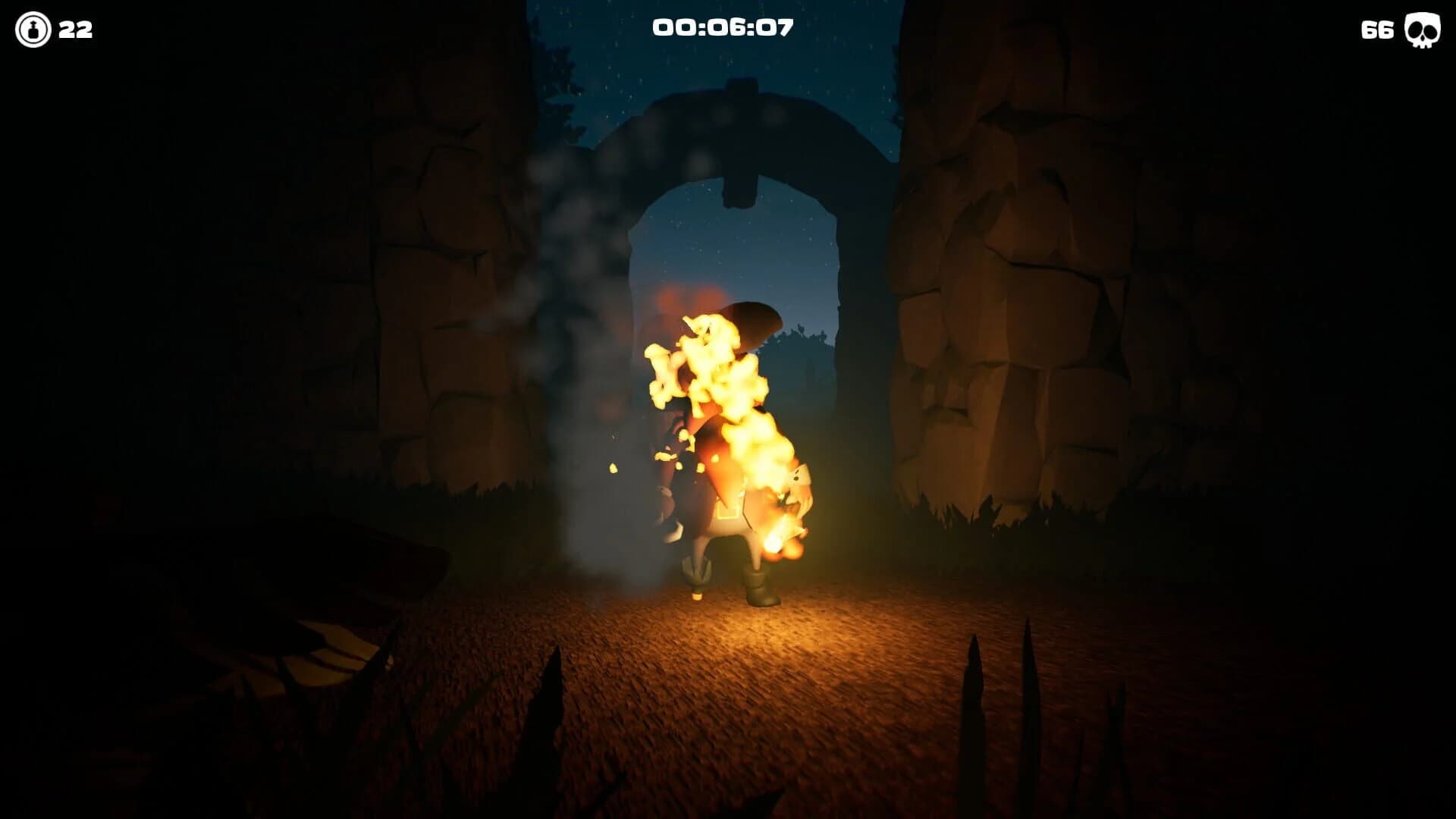Click the circled vial emblem beside the 22 counter

(x=32, y=30)
